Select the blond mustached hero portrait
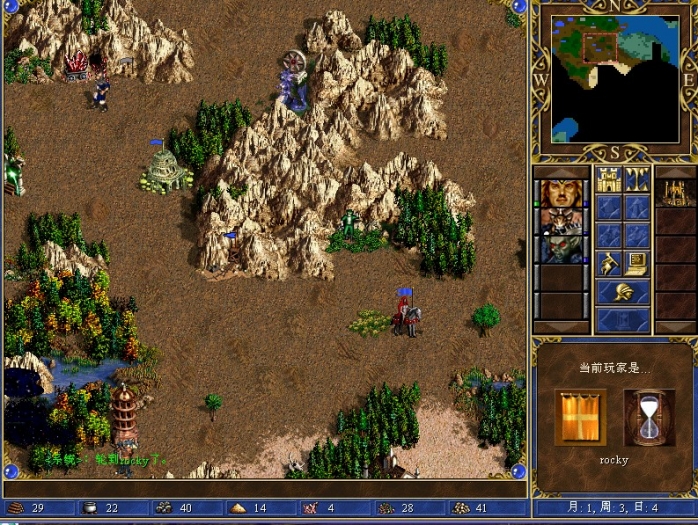698x525 pixels. [561, 193]
